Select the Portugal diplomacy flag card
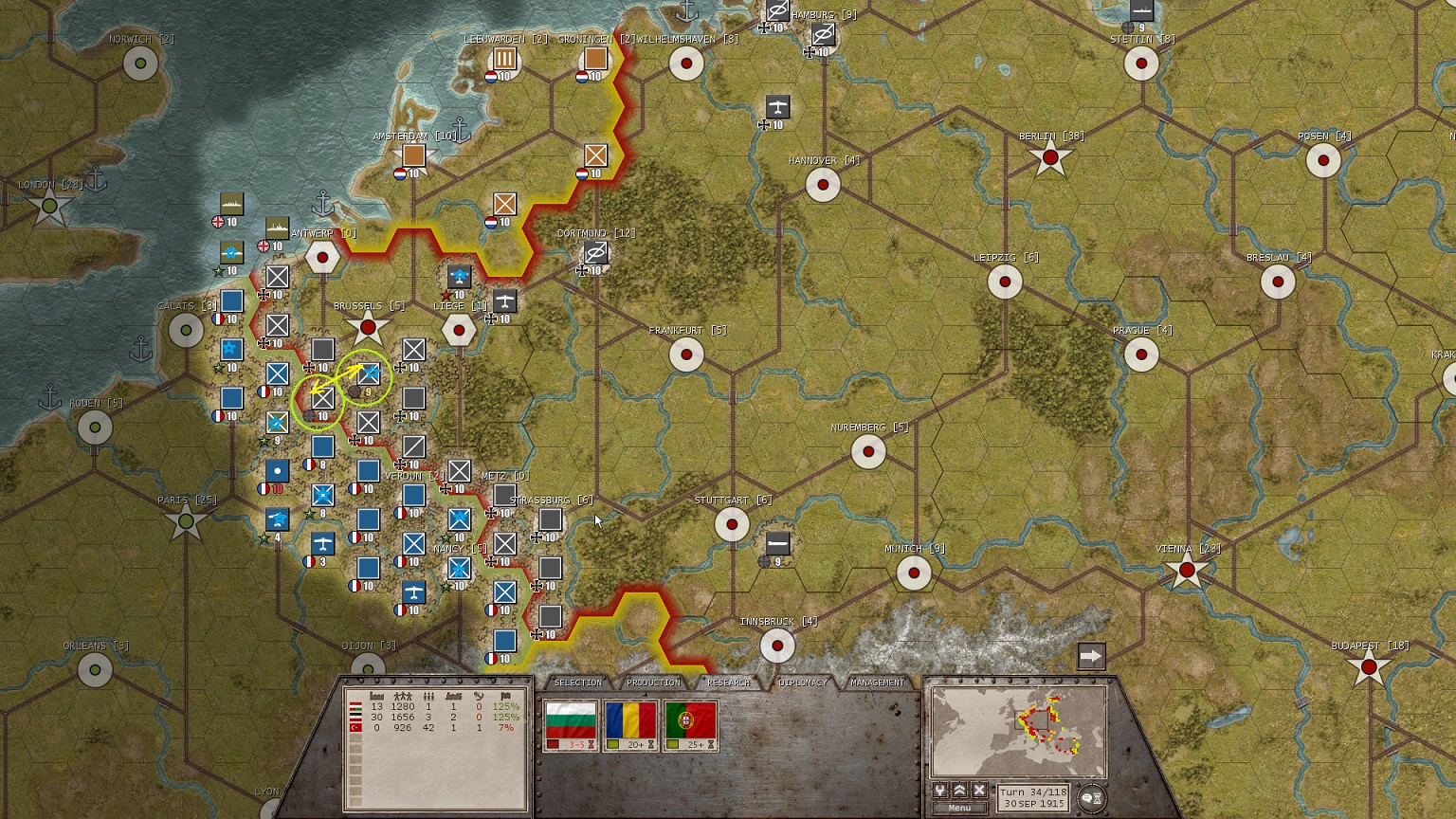The height and width of the screenshot is (819, 1456). pyautogui.click(x=690, y=721)
